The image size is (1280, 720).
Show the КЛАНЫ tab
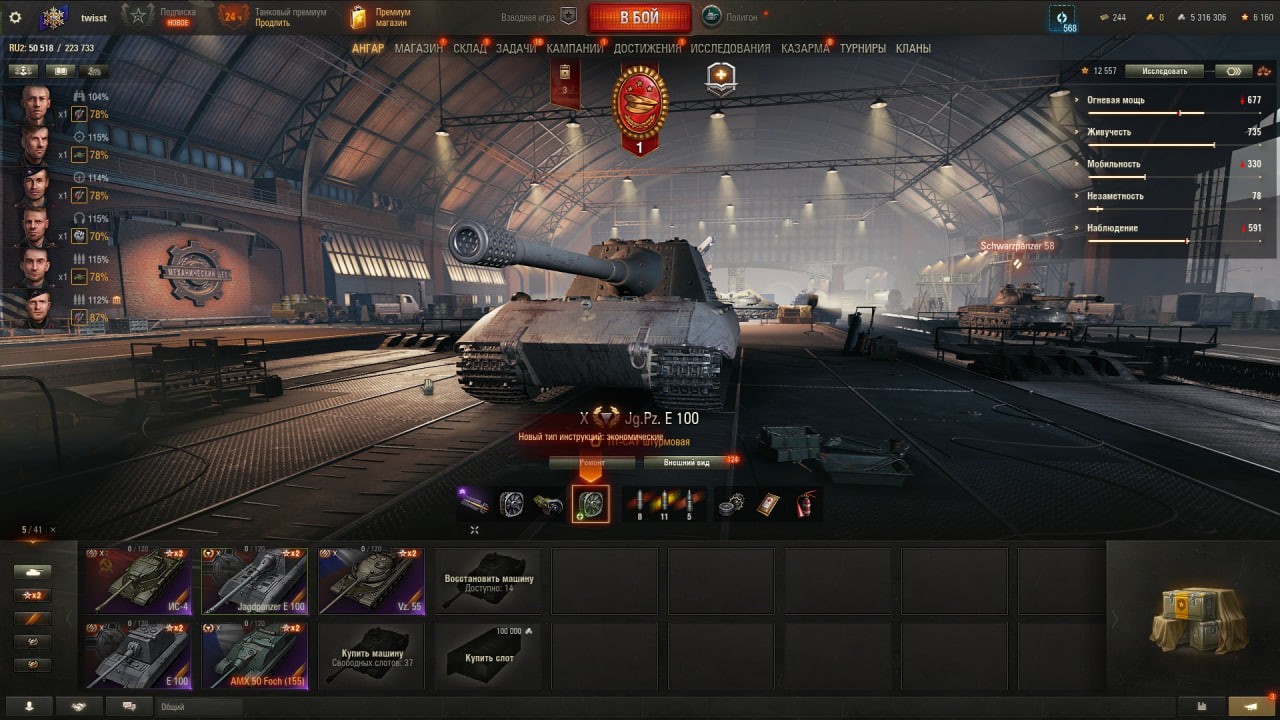pyautogui.click(x=913, y=48)
